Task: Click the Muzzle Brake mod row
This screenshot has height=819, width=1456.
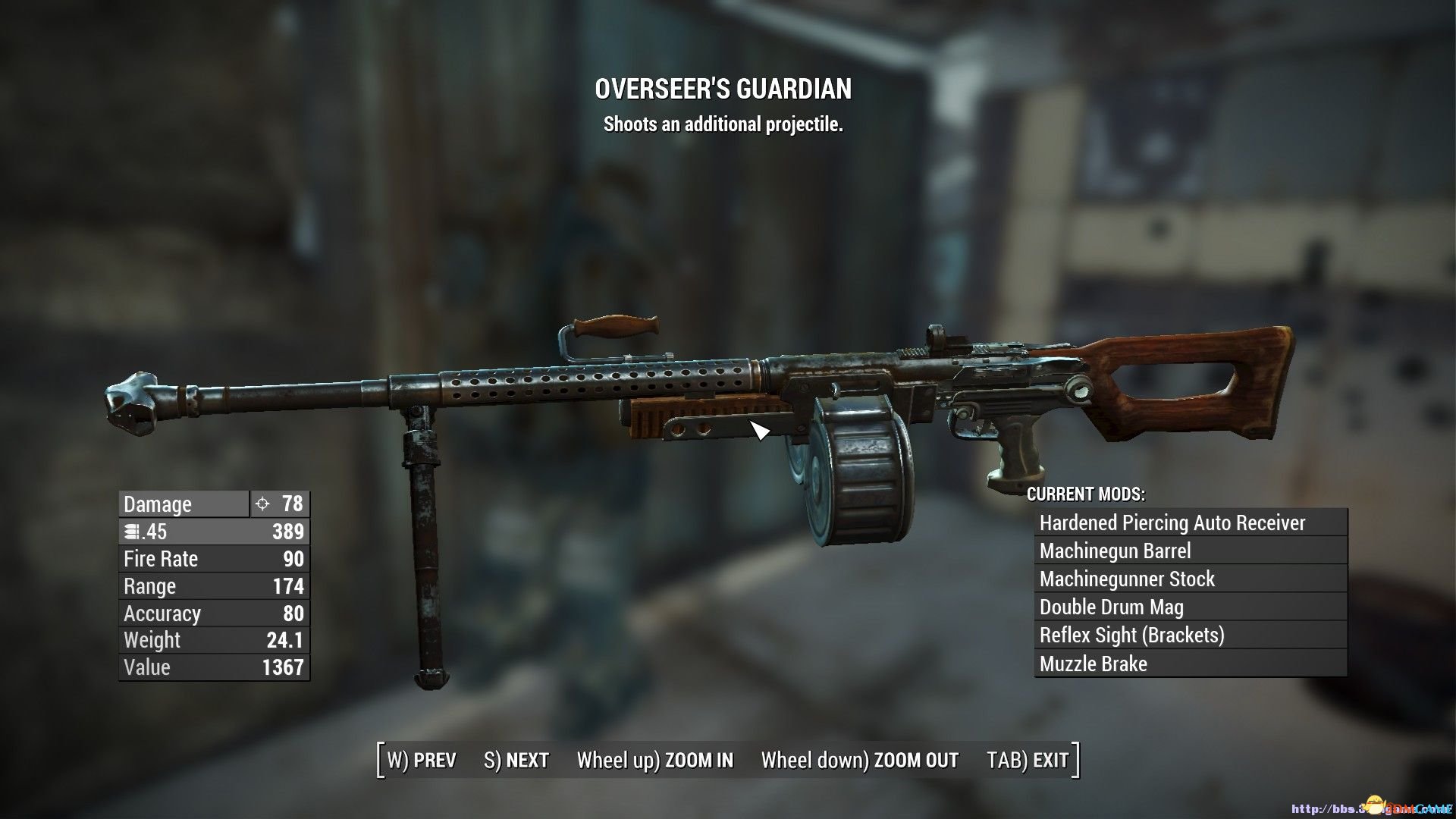Action: (1190, 664)
